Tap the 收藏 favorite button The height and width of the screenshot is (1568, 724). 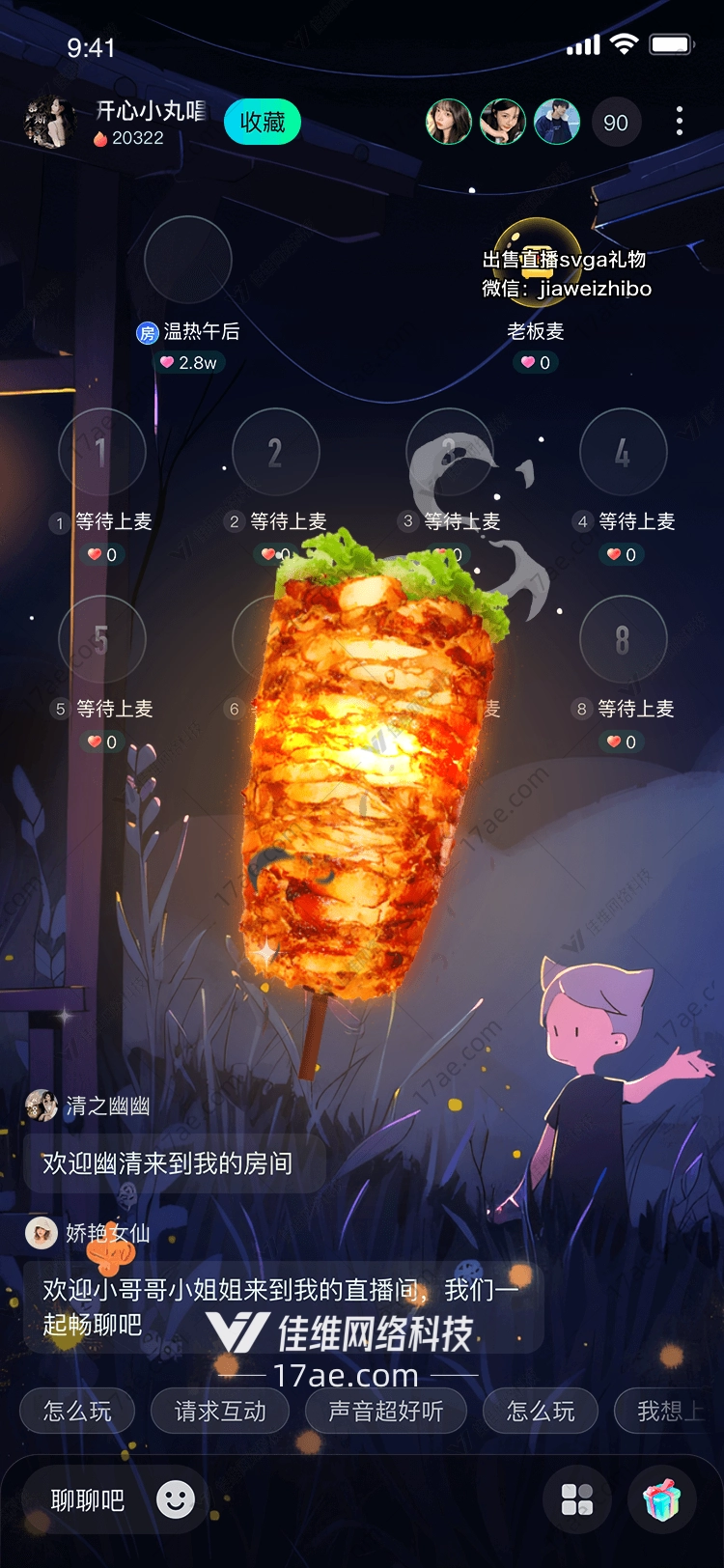coord(263,123)
